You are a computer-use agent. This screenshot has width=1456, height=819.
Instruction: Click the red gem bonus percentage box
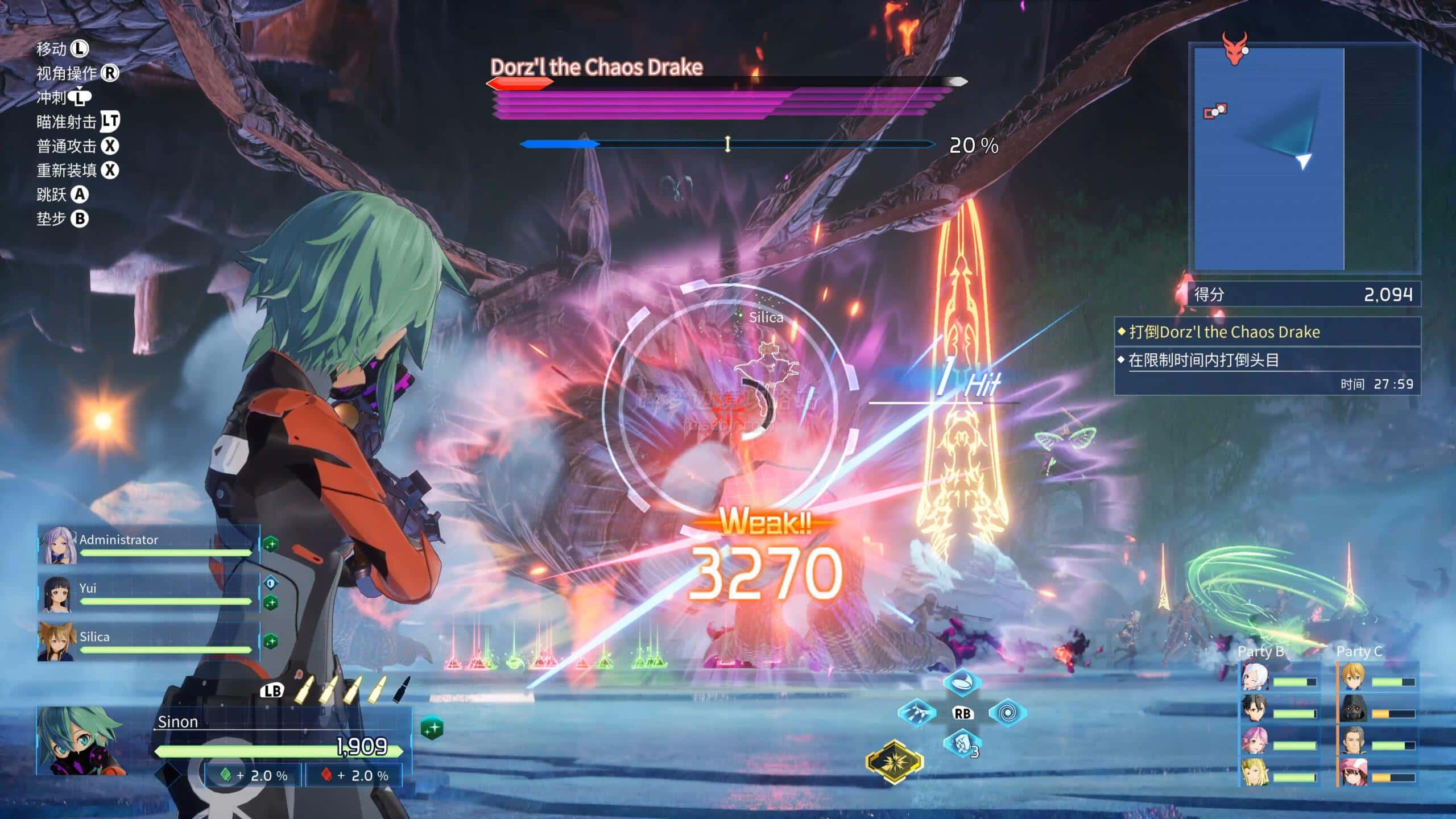354,776
